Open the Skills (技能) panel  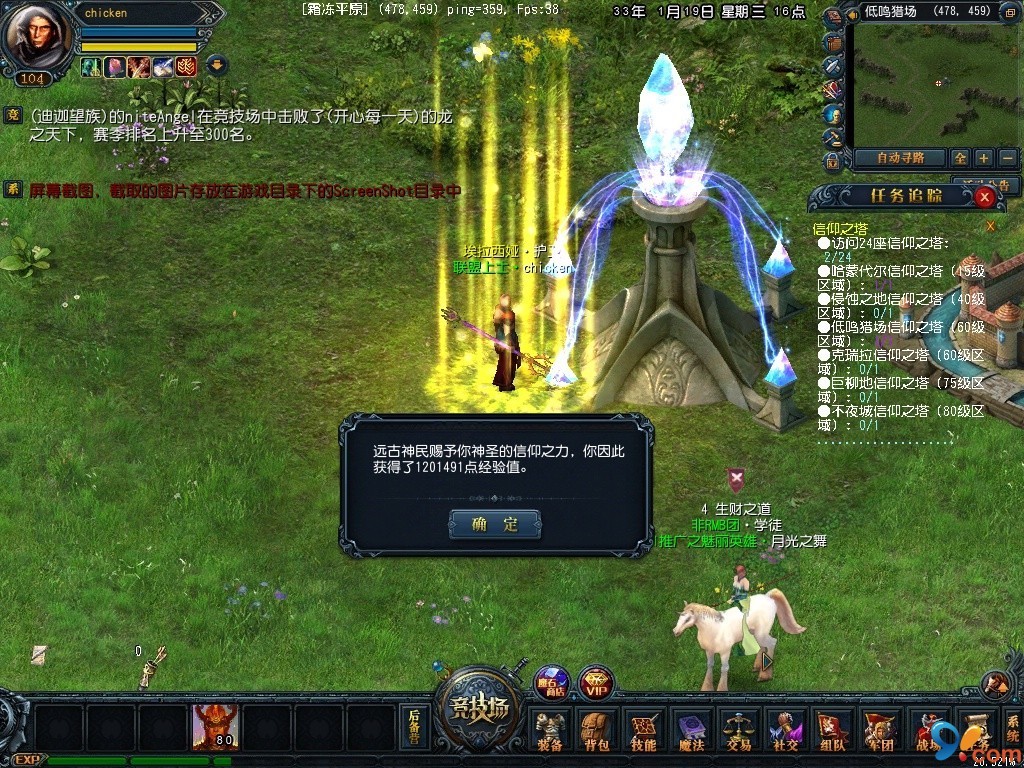click(x=643, y=731)
